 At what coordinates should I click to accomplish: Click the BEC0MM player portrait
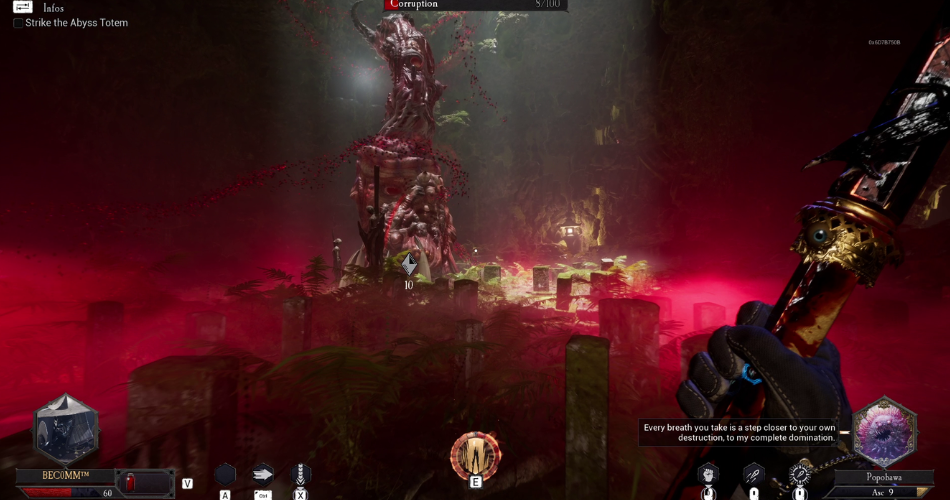click(67, 429)
